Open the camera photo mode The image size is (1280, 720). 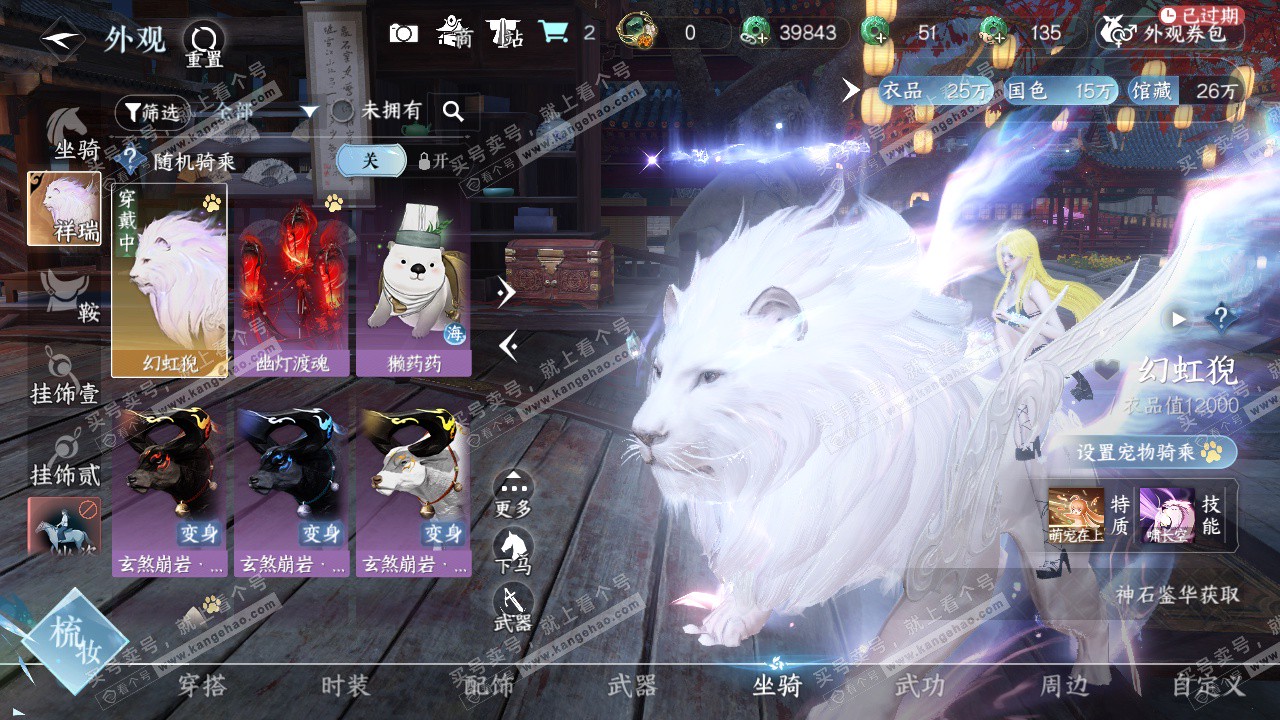point(403,33)
